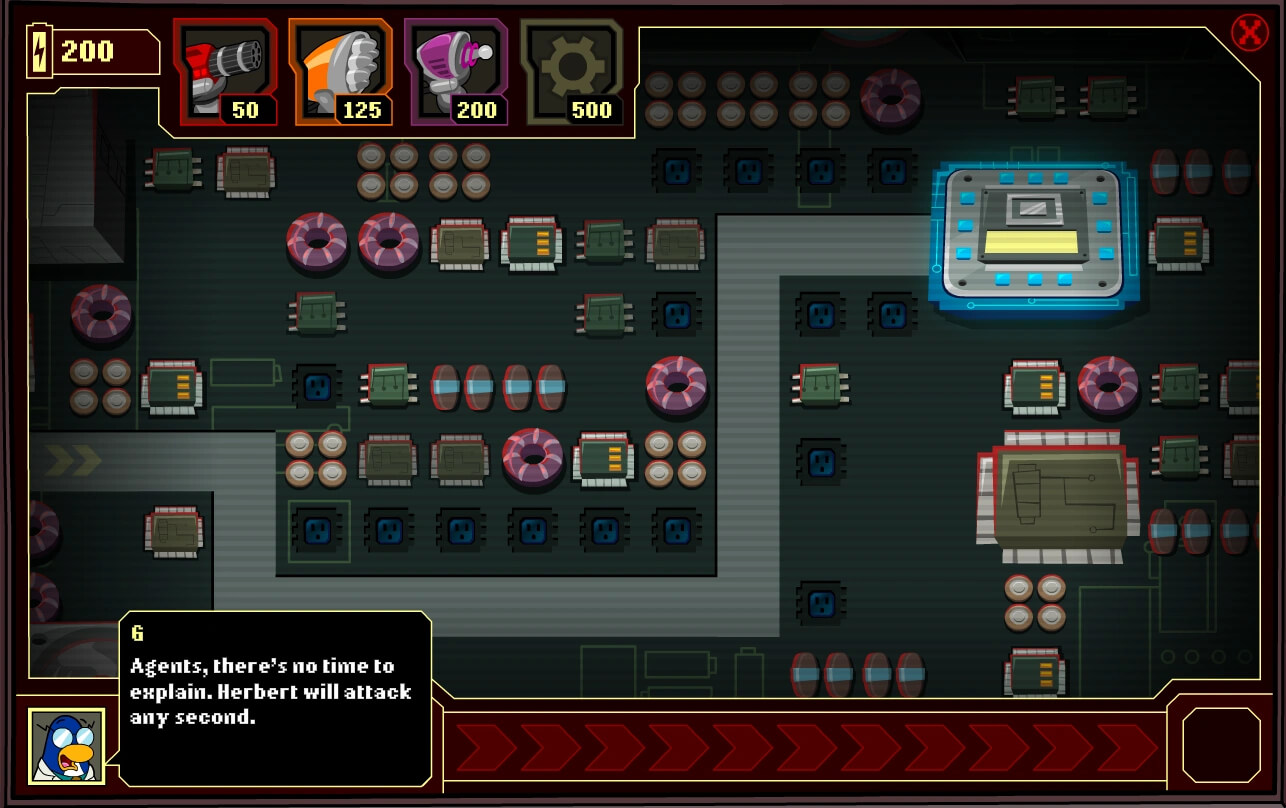Pick the purple ray gun tower costing 200

click(457, 73)
